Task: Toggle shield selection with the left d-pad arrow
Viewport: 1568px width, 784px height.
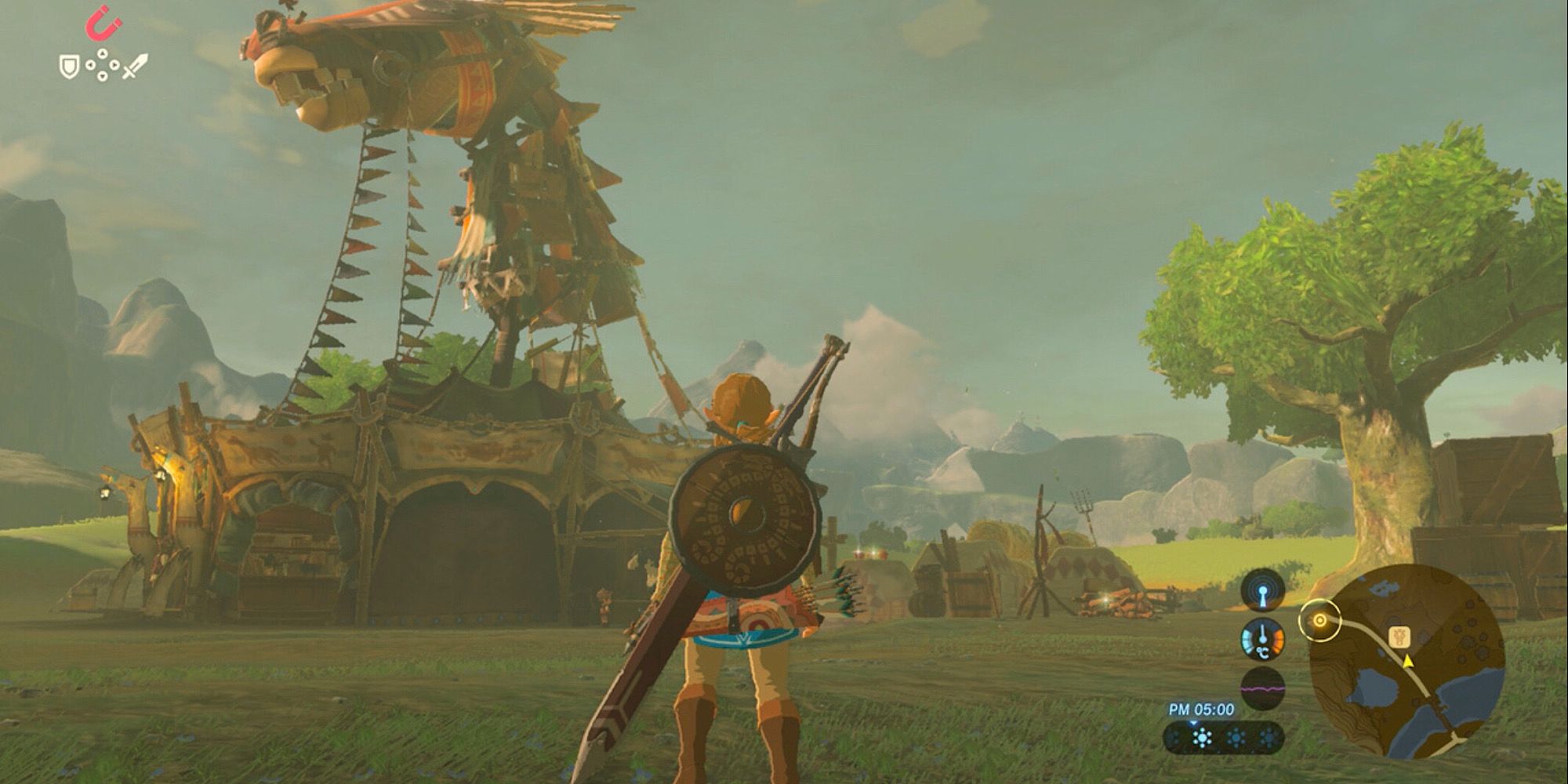Action: (x=90, y=64)
